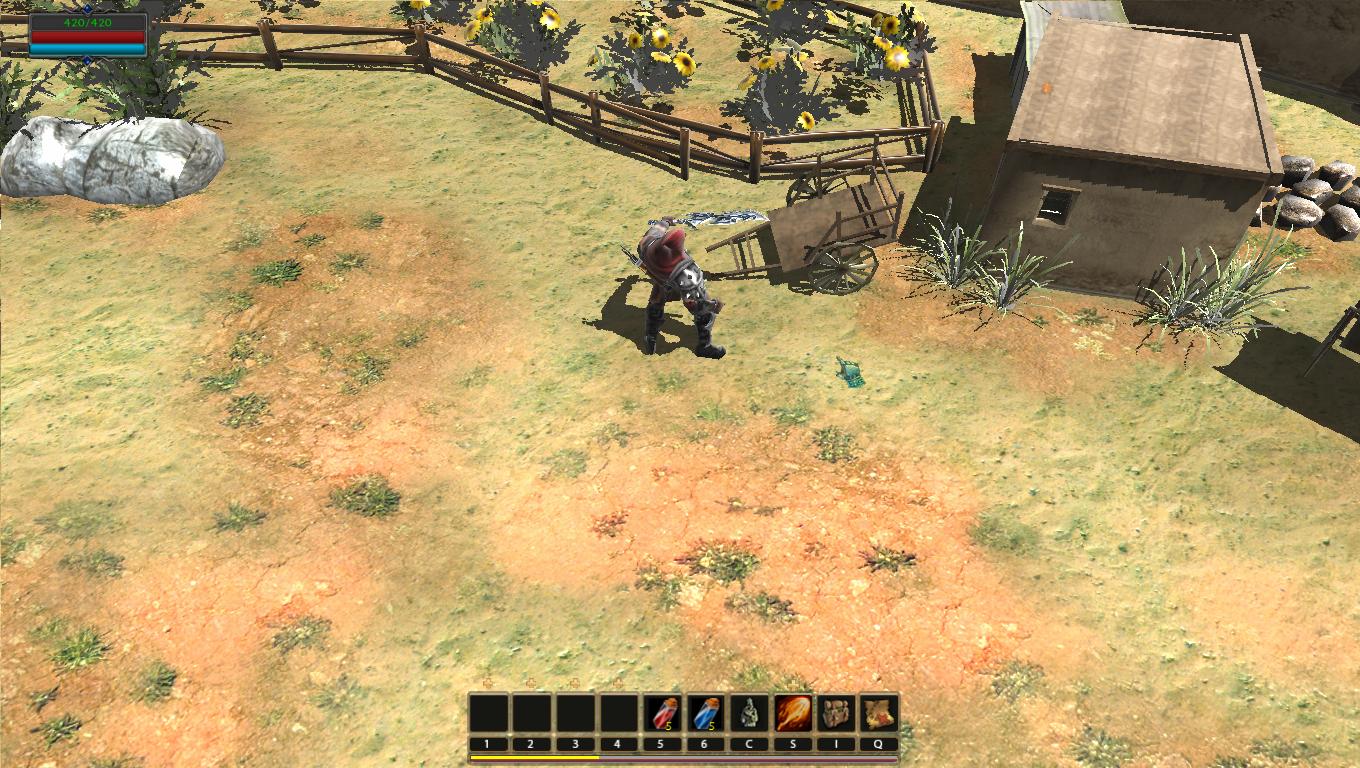Open the inventory backpack icon
Viewport: 1360px width, 768px height.
click(837, 714)
